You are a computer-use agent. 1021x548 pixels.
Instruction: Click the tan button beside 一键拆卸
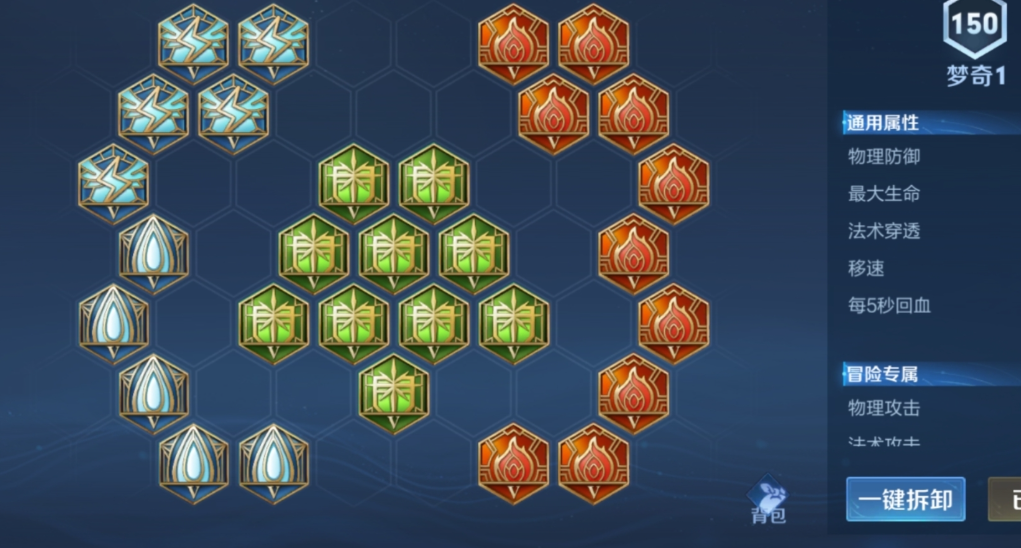click(1005, 499)
